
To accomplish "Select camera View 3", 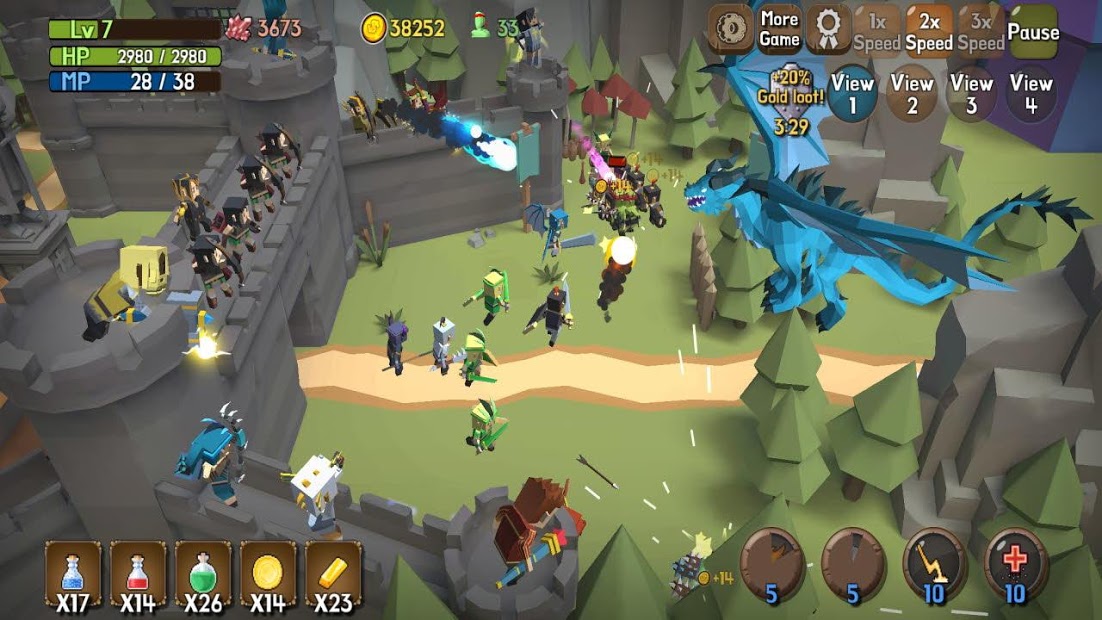I will pyautogui.click(x=971, y=94).
